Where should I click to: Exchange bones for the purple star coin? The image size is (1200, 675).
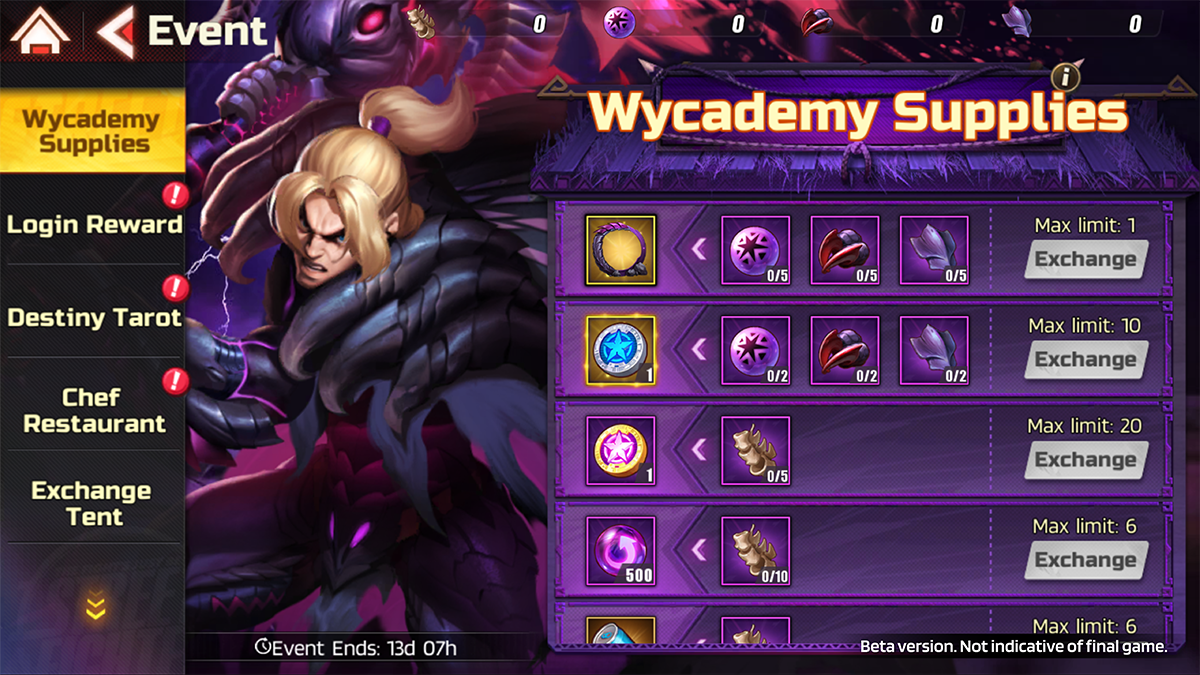pos(1085,460)
